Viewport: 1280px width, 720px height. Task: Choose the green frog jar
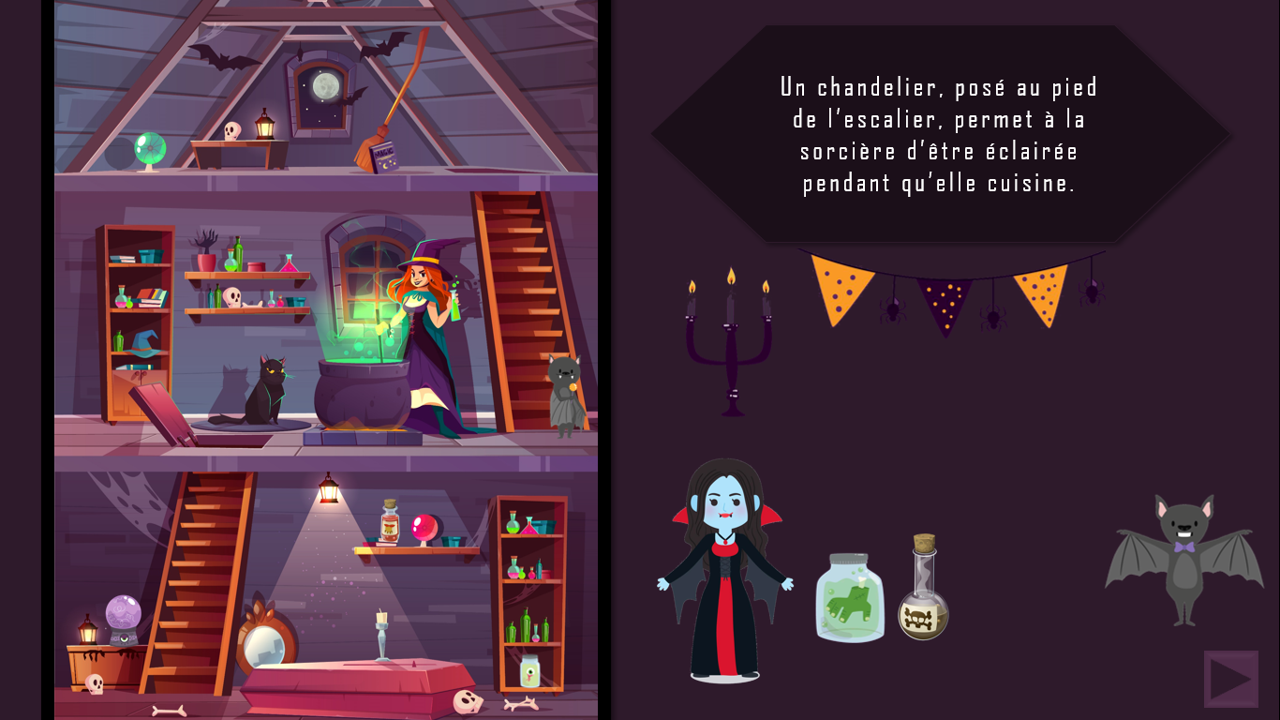[x=850, y=598]
